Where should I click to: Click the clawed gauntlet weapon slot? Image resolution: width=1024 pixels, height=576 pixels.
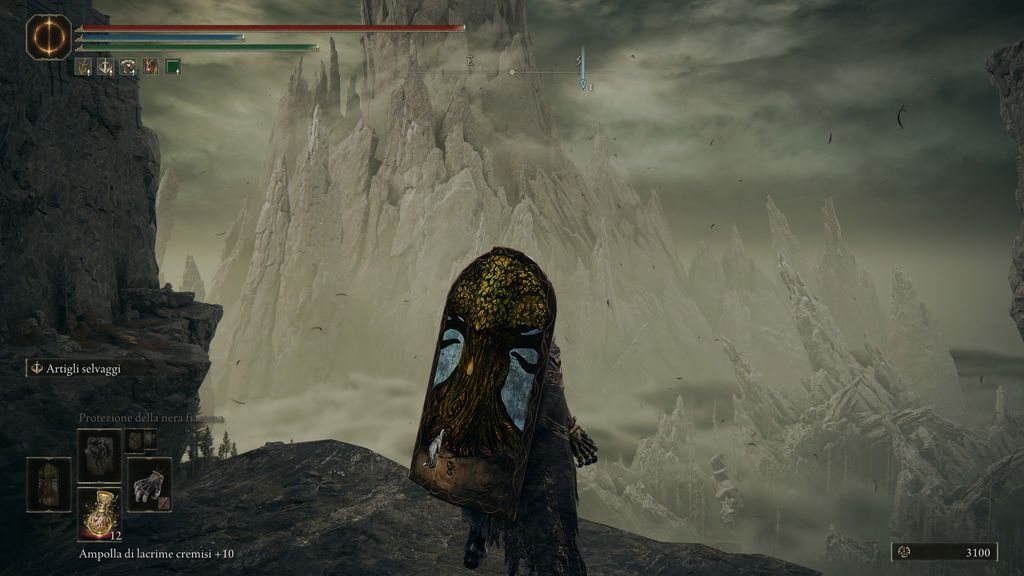coord(149,485)
